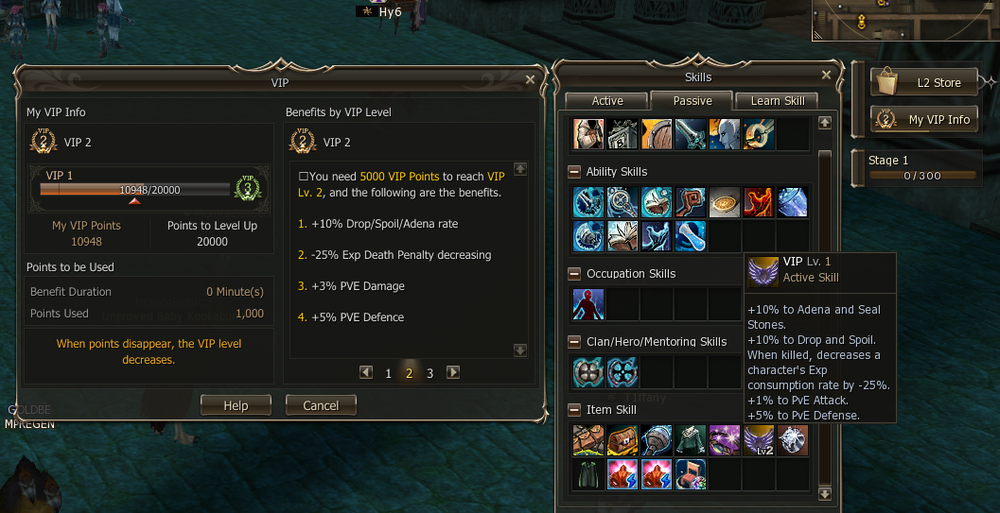Switch to the Active skills tab

point(607,101)
